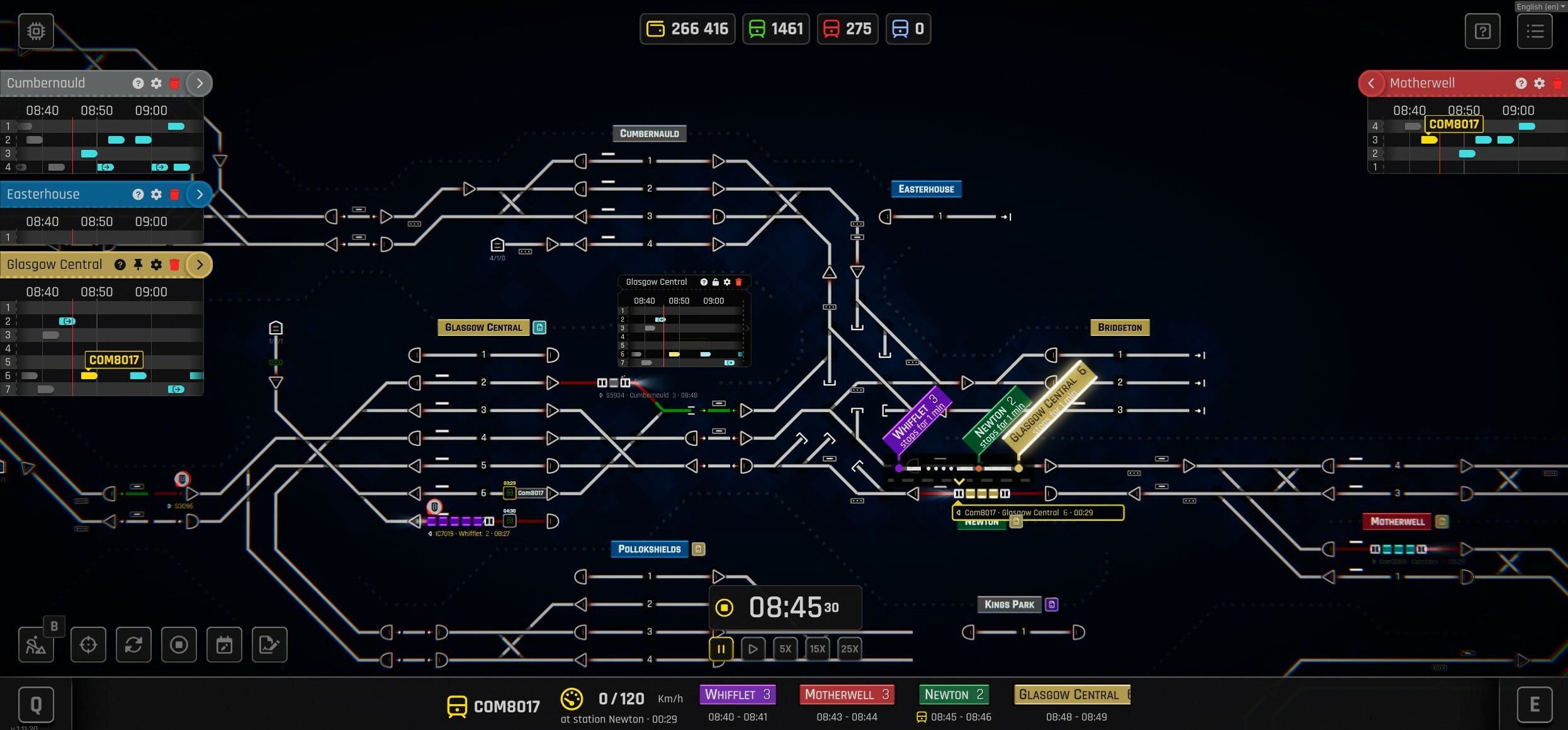Viewport: 1568px width, 730px height.
Task: Open the build mode construction tool
Action: tap(36, 644)
